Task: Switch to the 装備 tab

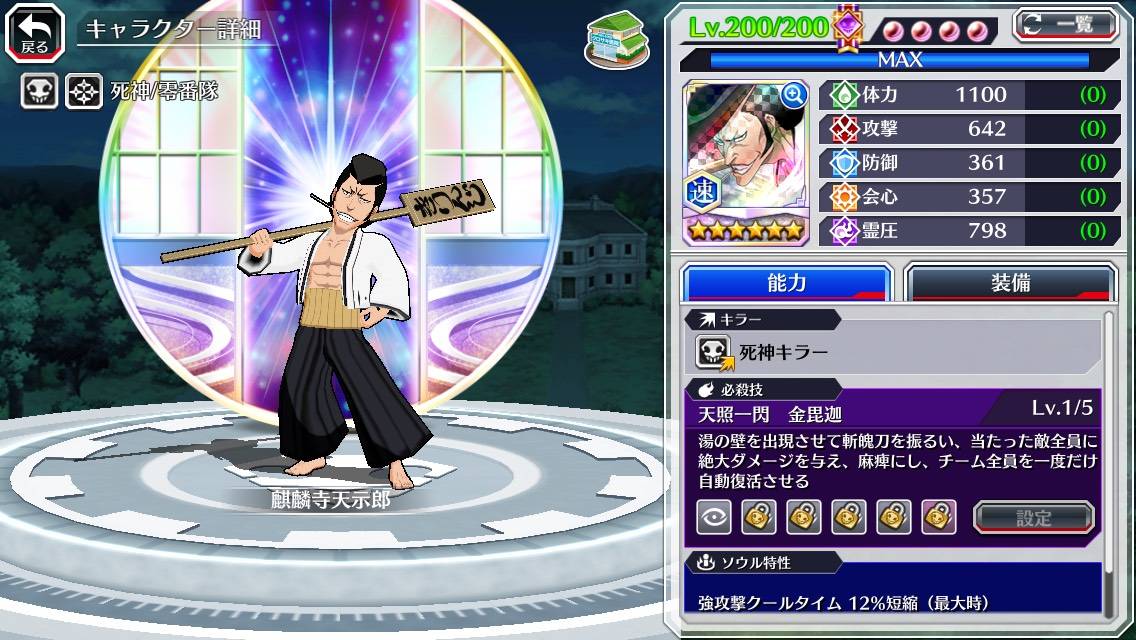Action: point(1010,283)
